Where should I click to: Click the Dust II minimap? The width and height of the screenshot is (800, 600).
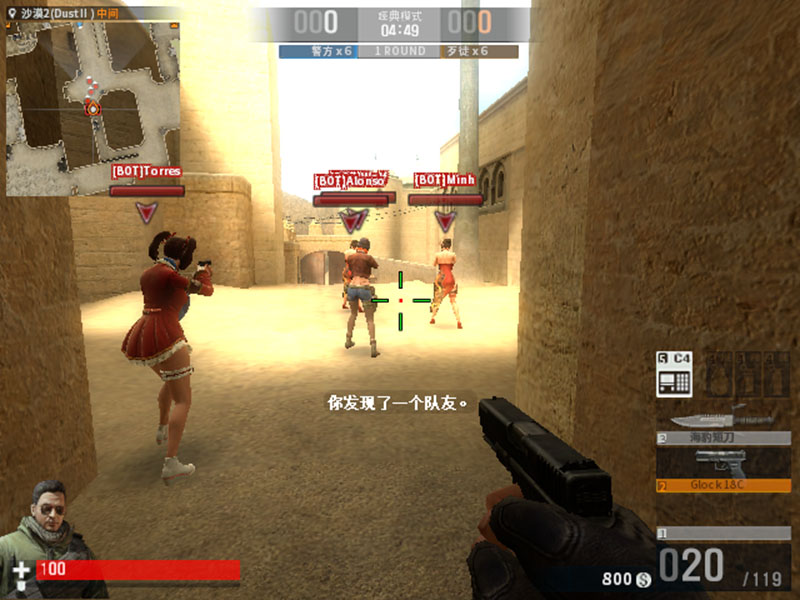pyautogui.click(x=93, y=108)
